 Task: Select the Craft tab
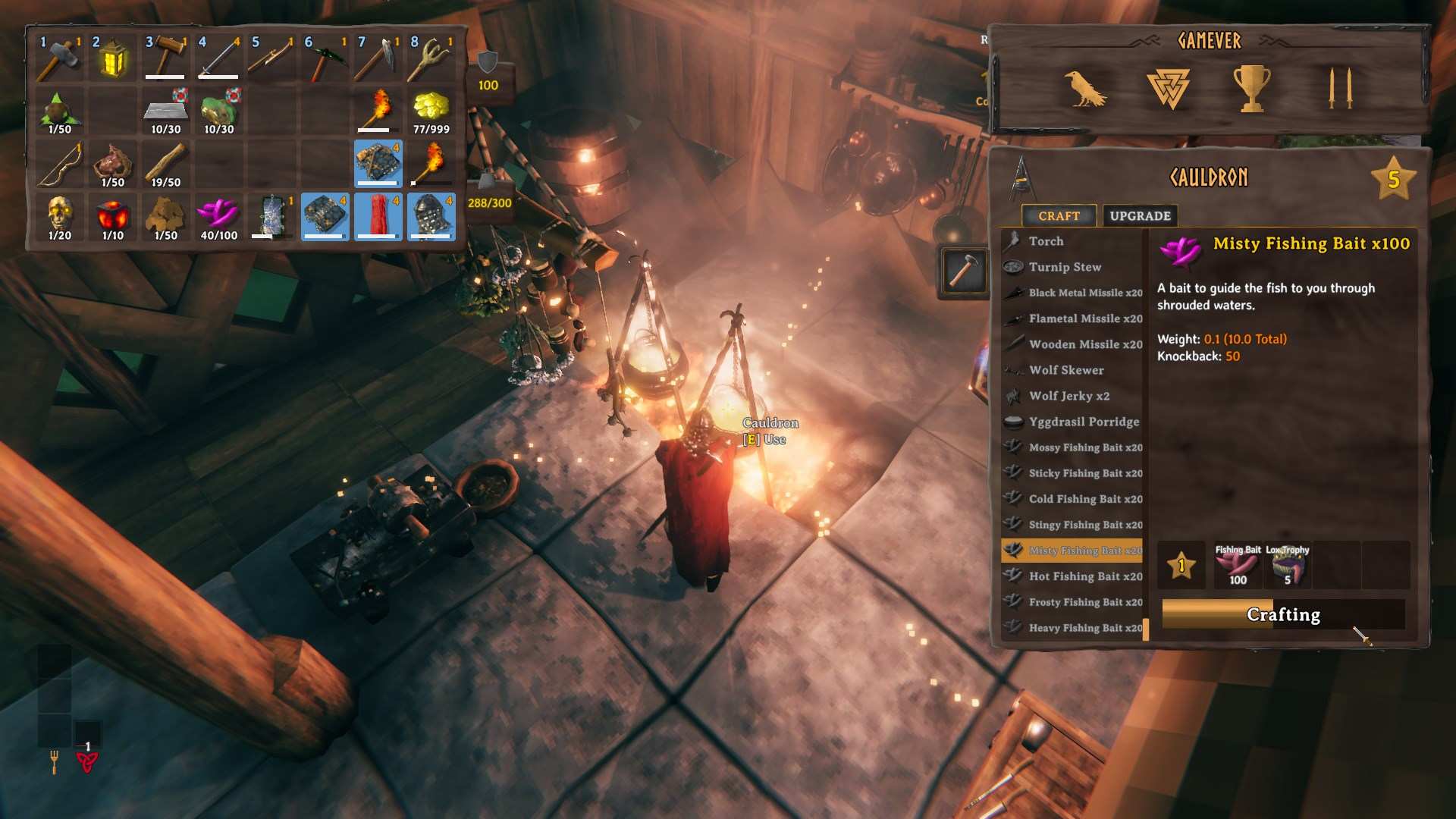(1059, 215)
